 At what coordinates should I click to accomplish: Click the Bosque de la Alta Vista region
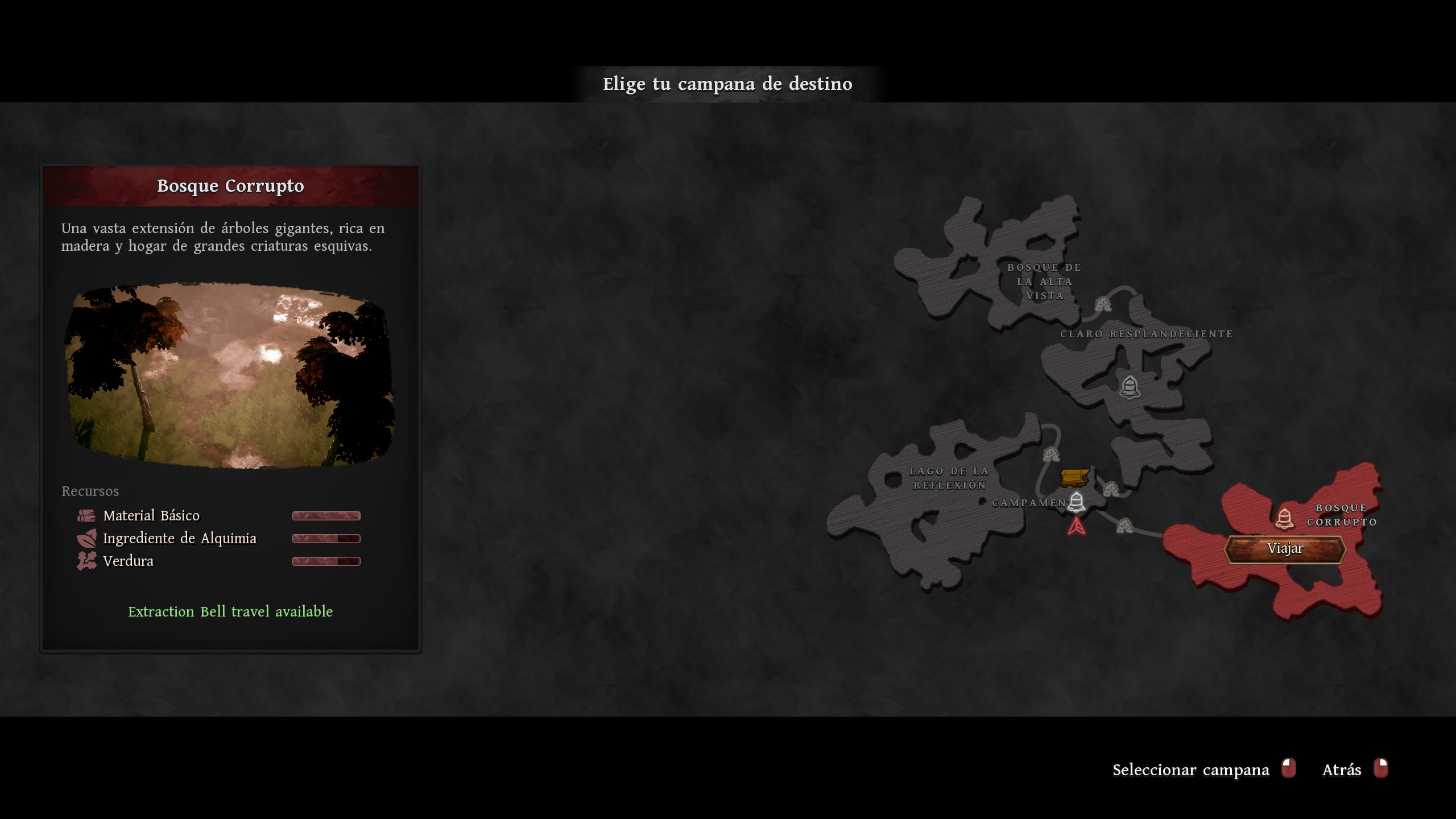[x=1001, y=267]
